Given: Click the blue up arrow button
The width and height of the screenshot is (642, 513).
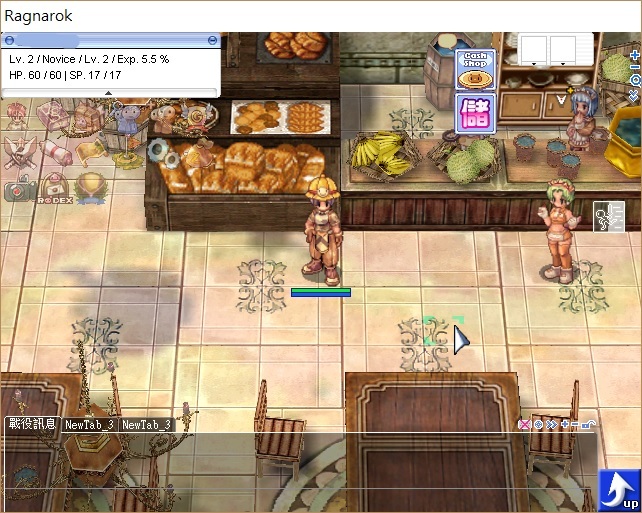Looking at the screenshot, I should coord(618,489).
